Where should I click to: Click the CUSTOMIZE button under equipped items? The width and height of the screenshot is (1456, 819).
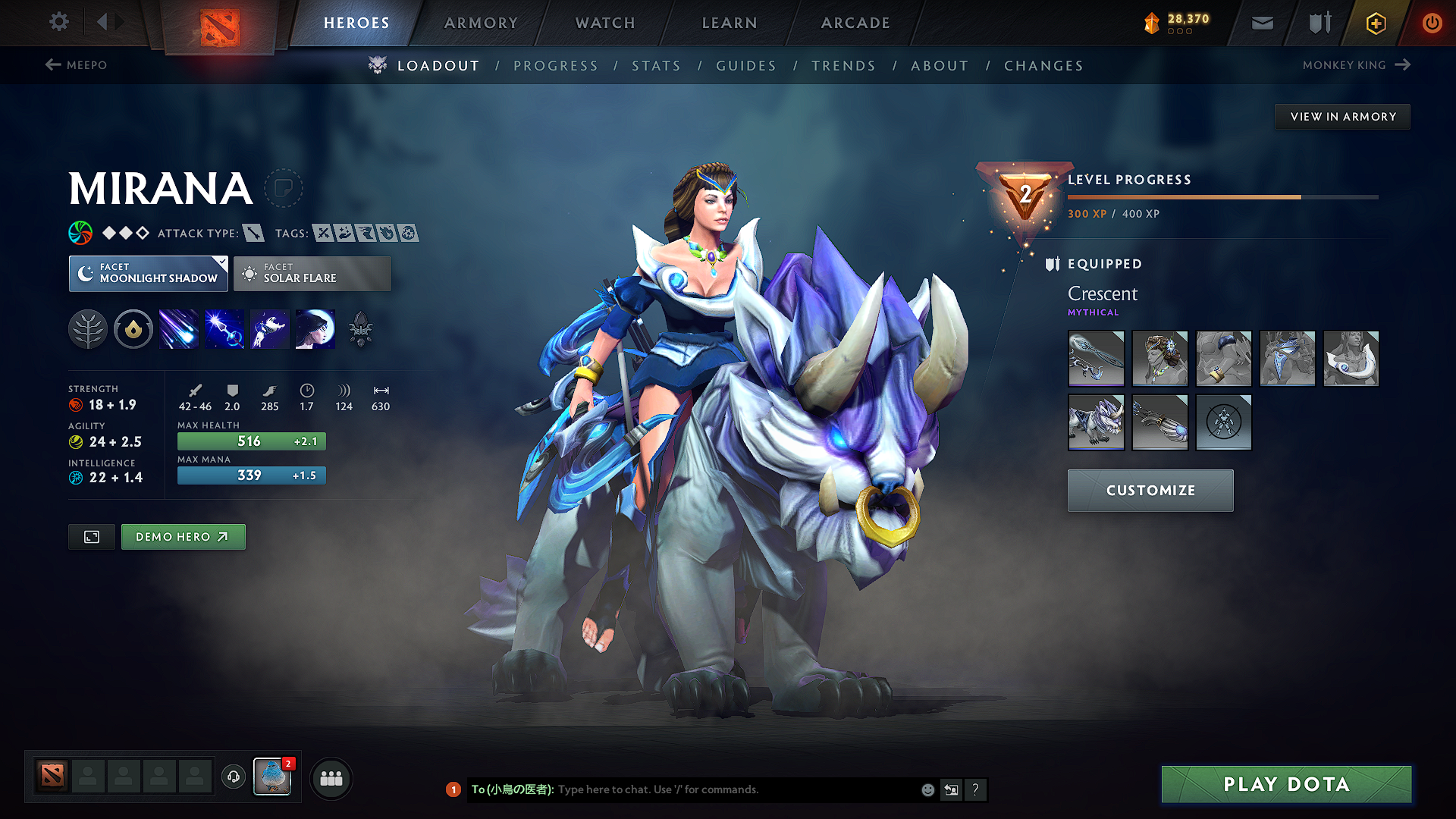pyautogui.click(x=1150, y=490)
